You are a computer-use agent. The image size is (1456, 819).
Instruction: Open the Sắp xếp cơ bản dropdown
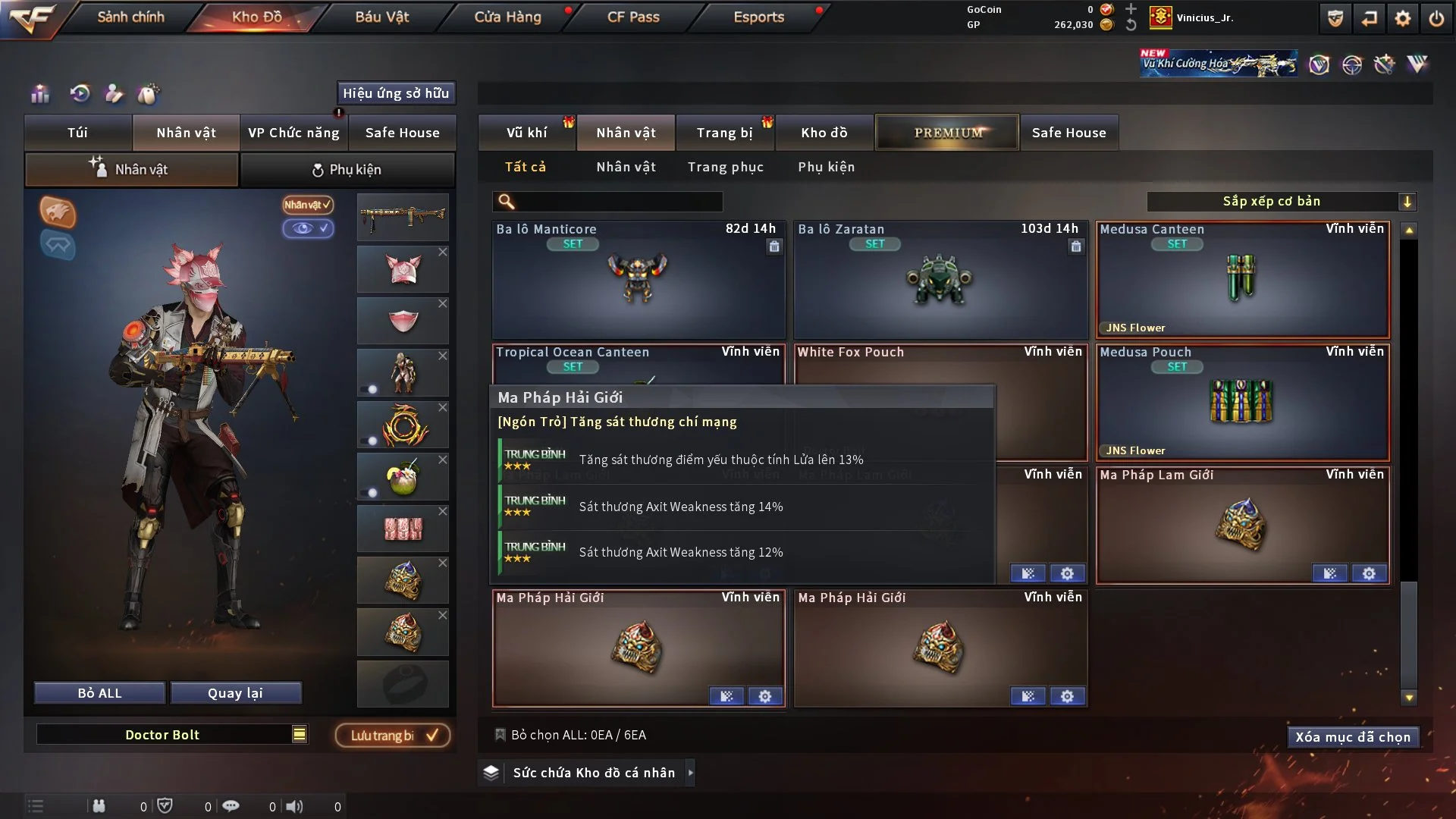(x=1280, y=202)
